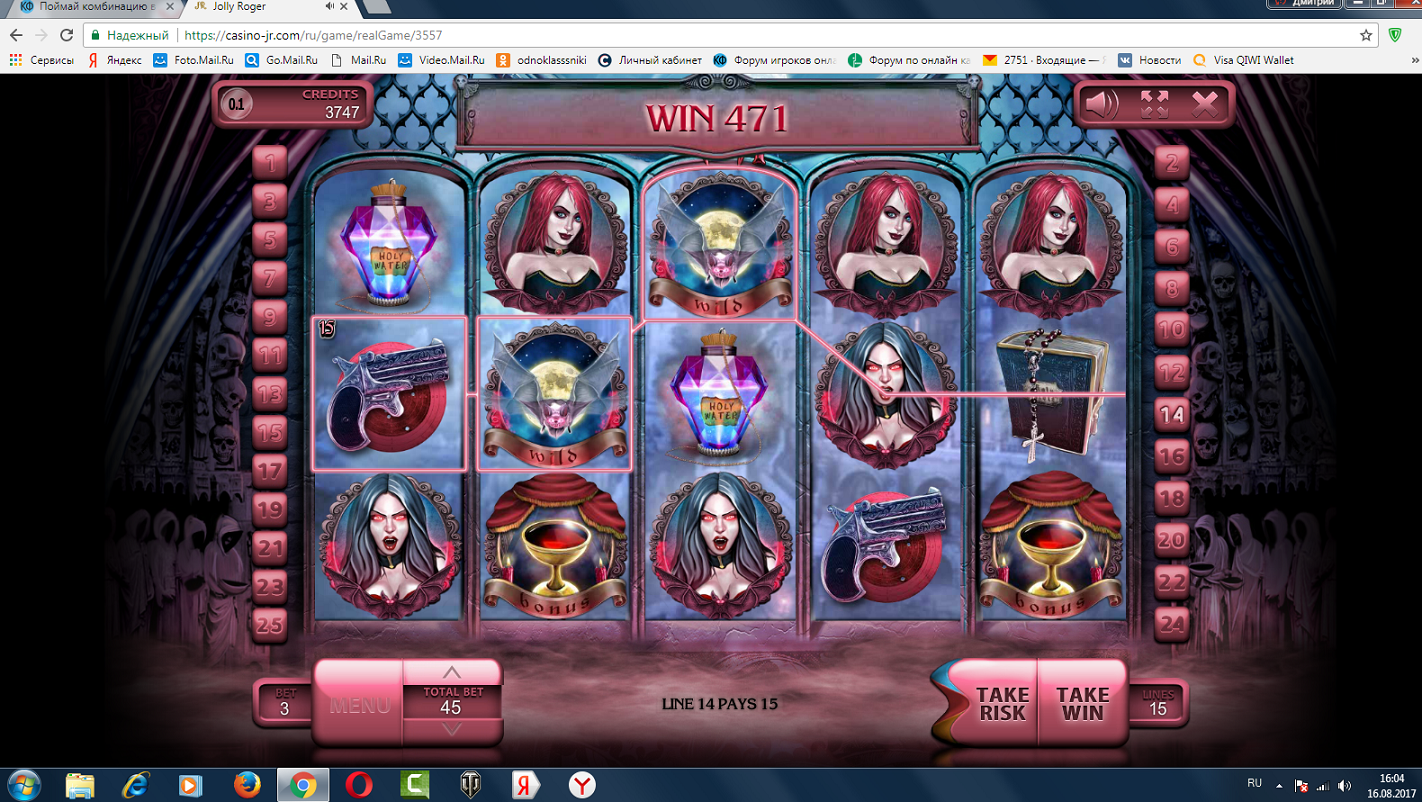Open the MENU button
Image resolution: width=1422 pixels, height=802 pixels.
pyautogui.click(x=359, y=704)
